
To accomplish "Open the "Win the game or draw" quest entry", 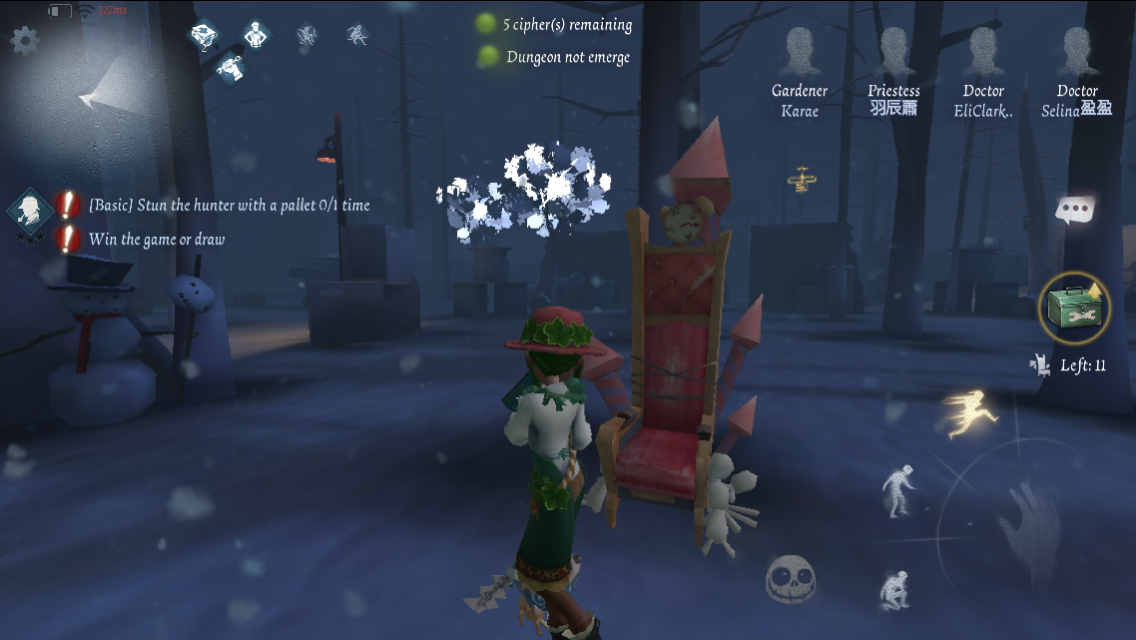I will [x=156, y=239].
